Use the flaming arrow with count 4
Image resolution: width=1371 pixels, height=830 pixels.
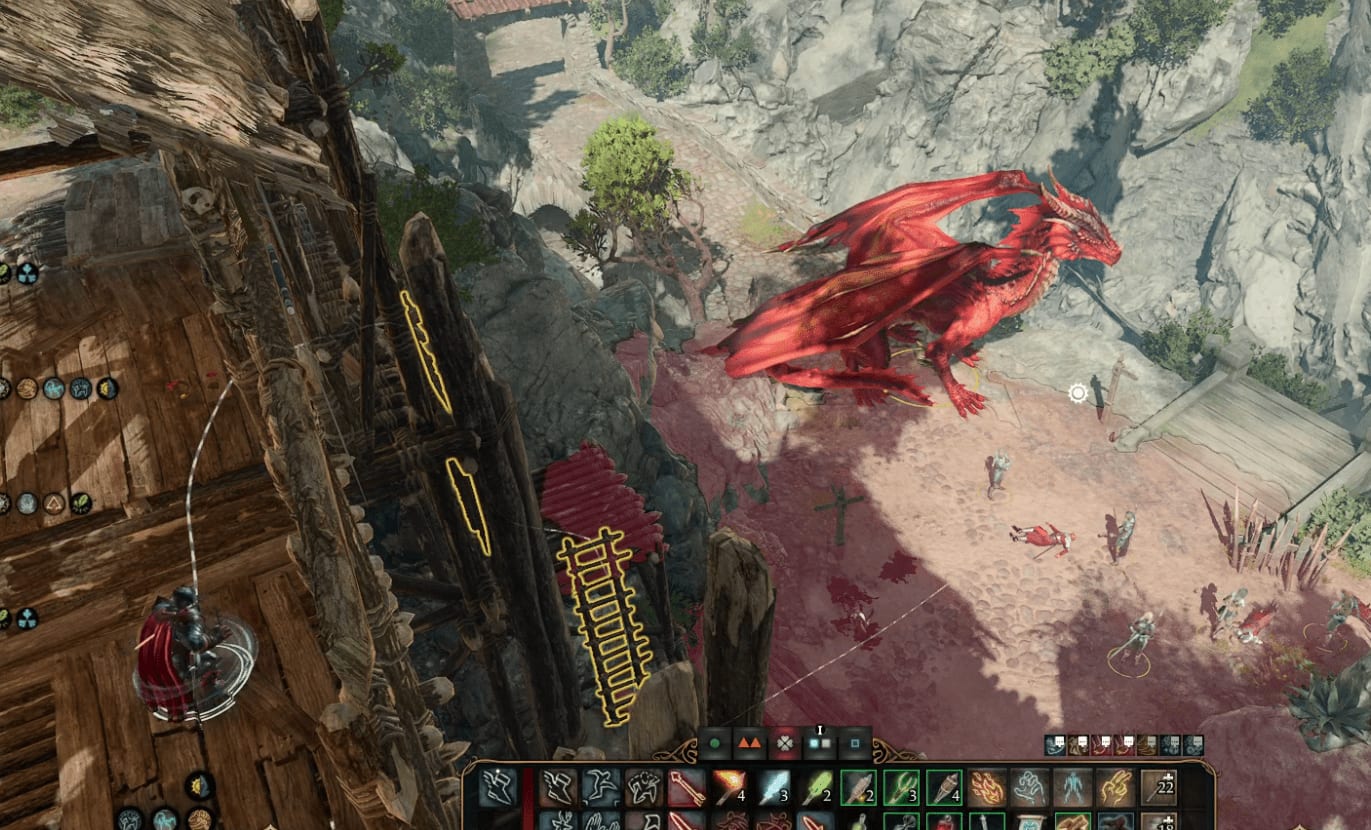[x=730, y=788]
